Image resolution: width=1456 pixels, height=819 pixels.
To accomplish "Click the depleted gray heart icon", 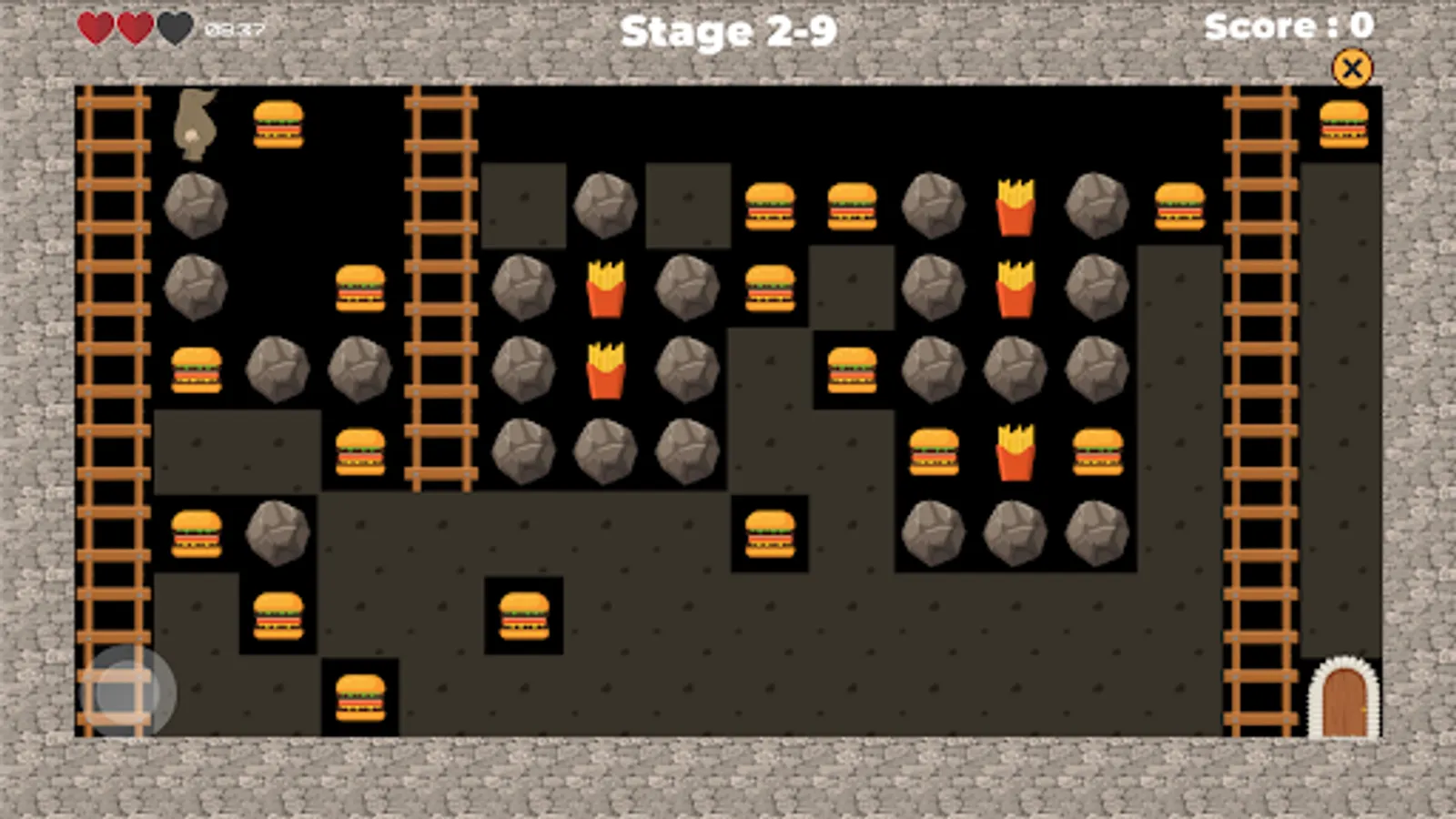I will click(x=173, y=26).
